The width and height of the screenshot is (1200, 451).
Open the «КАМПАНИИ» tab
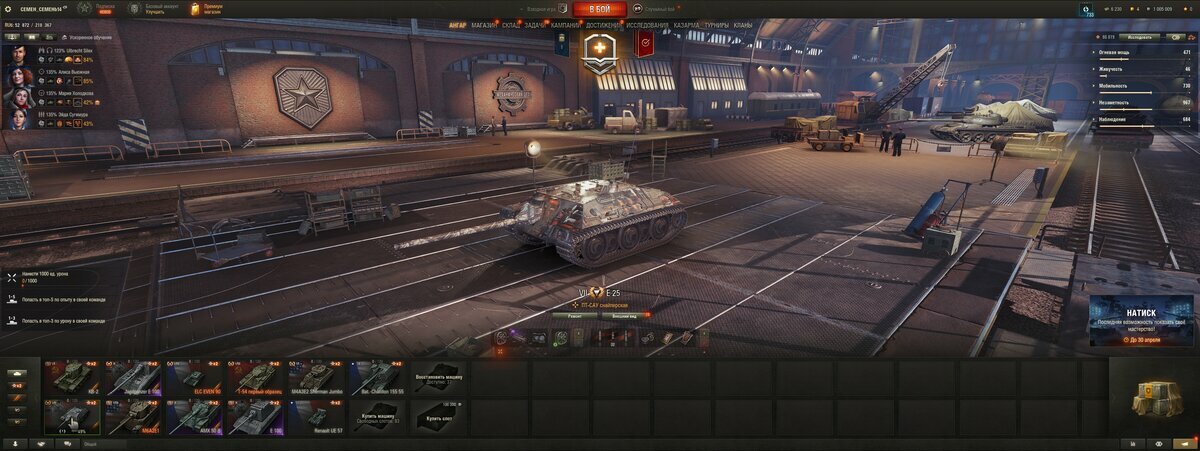pyautogui.click(x=564, y=24)
